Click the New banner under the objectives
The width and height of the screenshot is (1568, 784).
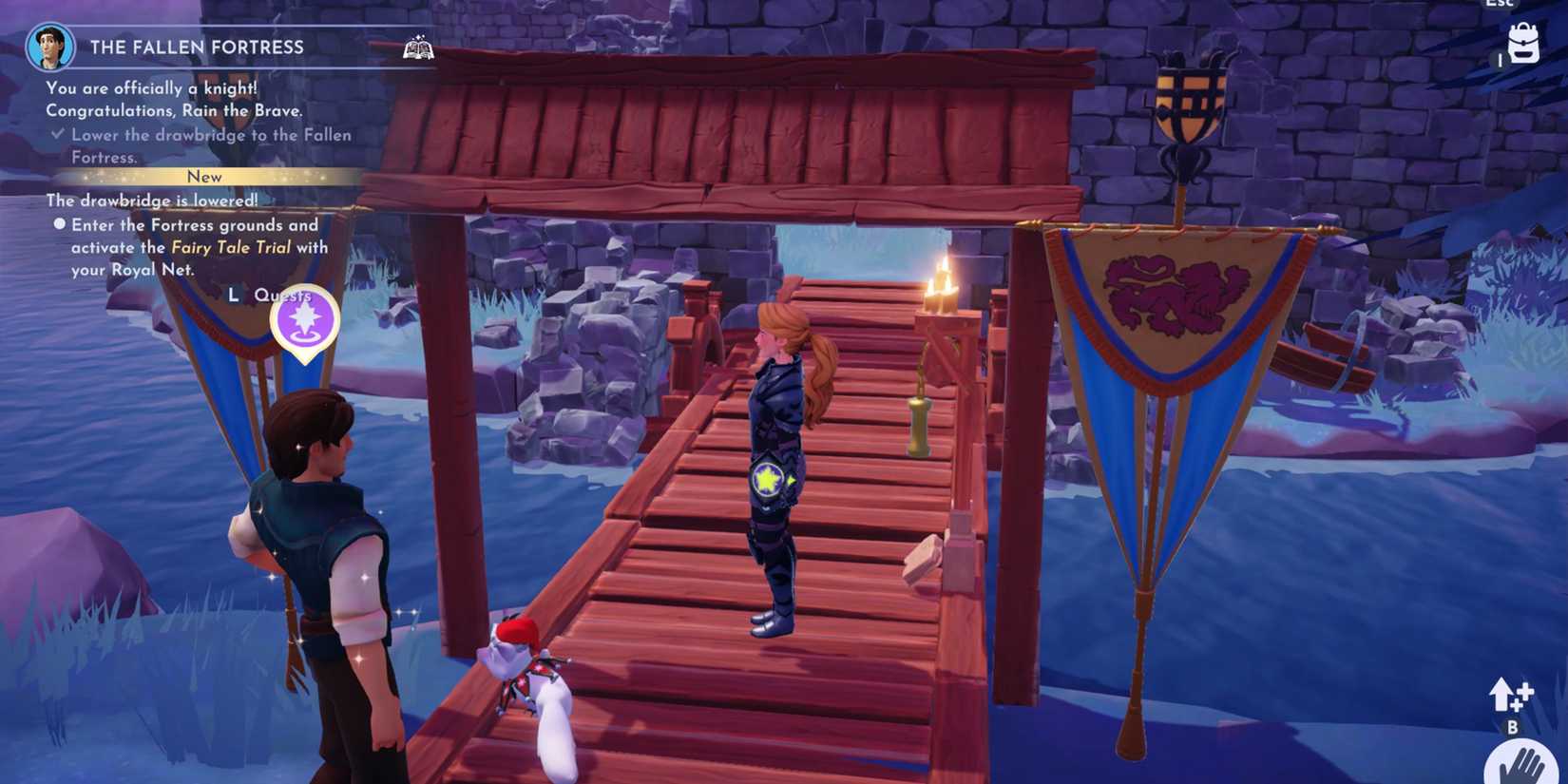(205, 177)
